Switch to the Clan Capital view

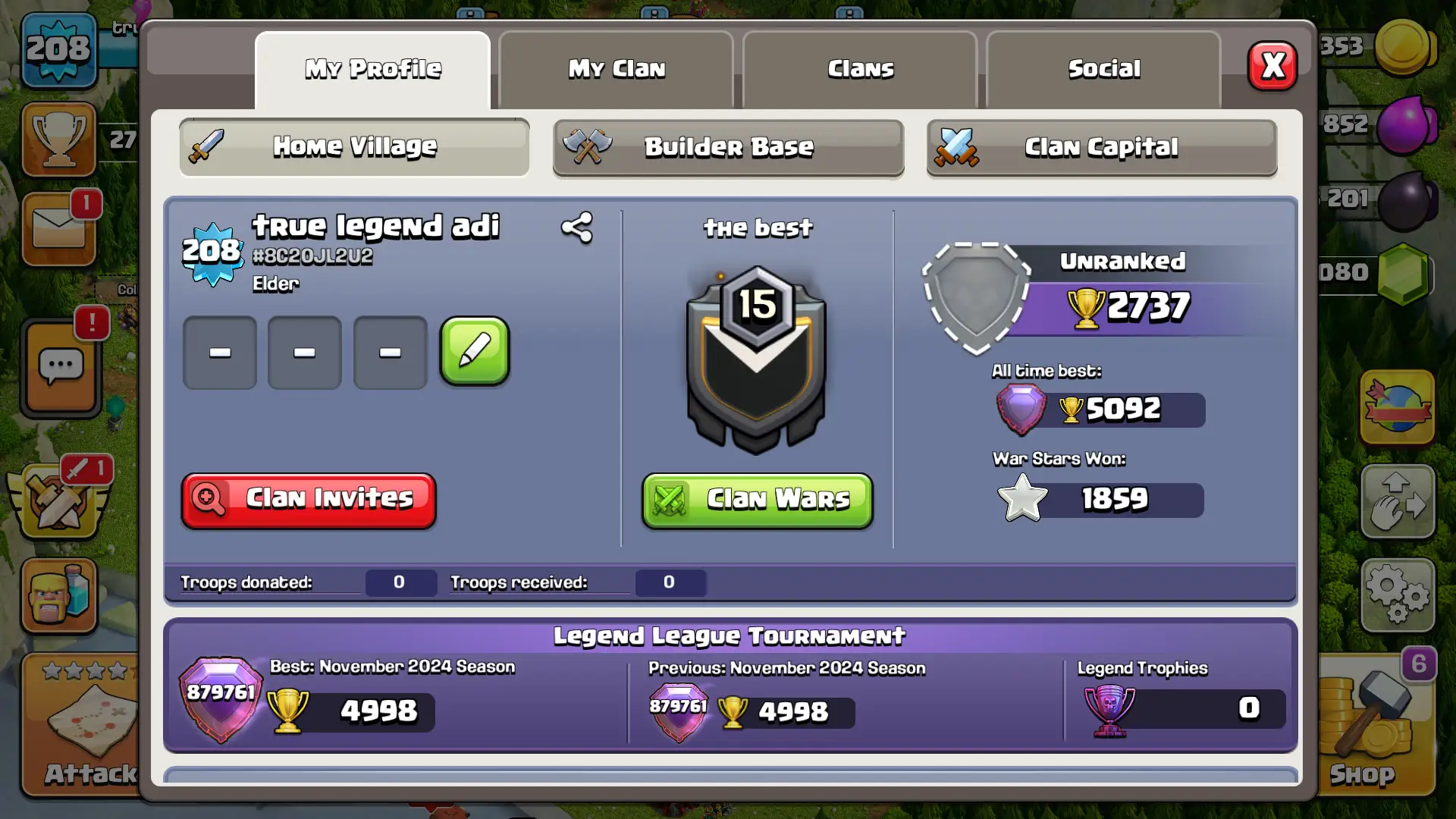tap(1101, 148)
